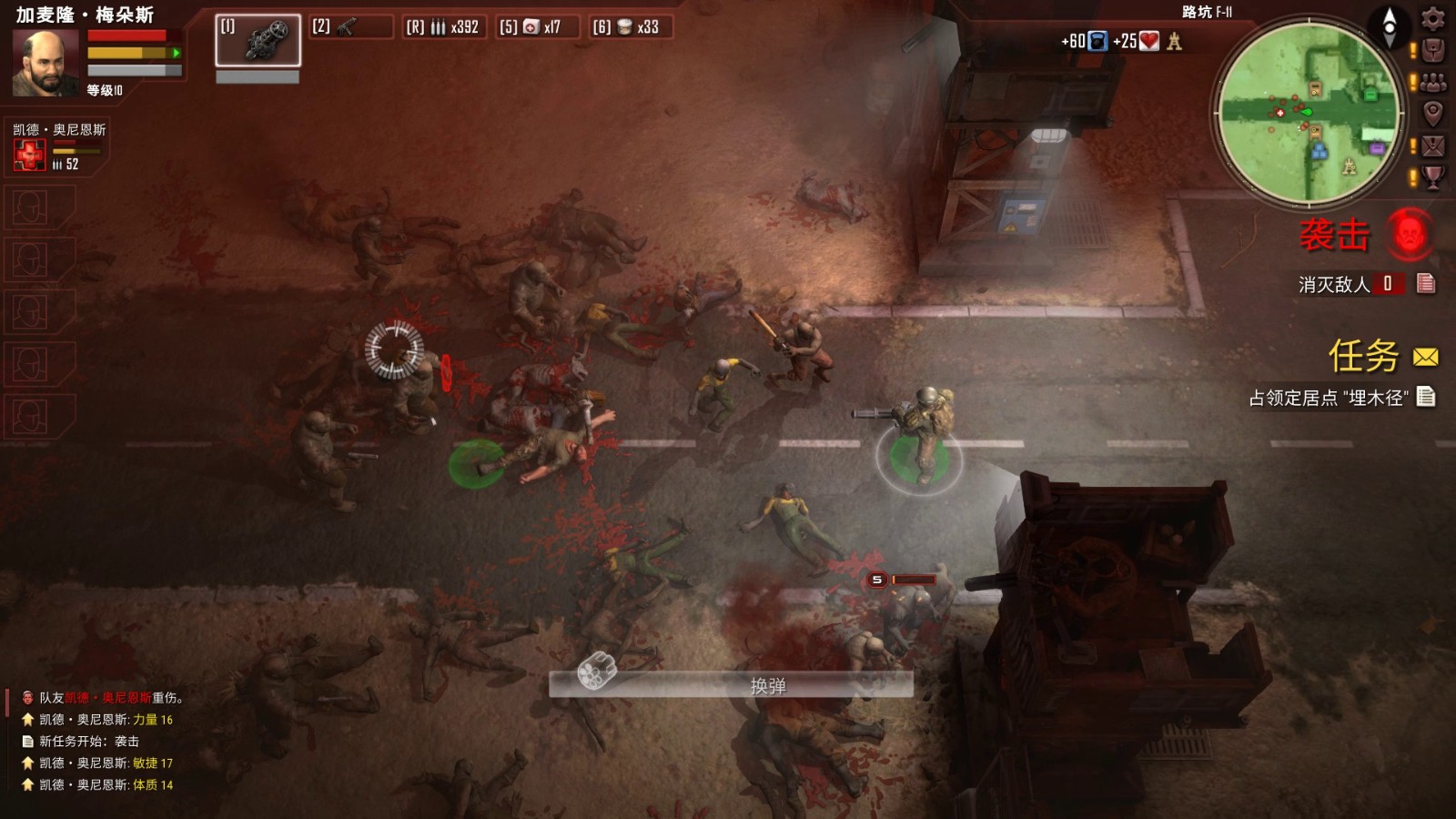Viewport: 1456px width, 819px height.
Task: Open the mail notification icon
Action: point(1431,145)
